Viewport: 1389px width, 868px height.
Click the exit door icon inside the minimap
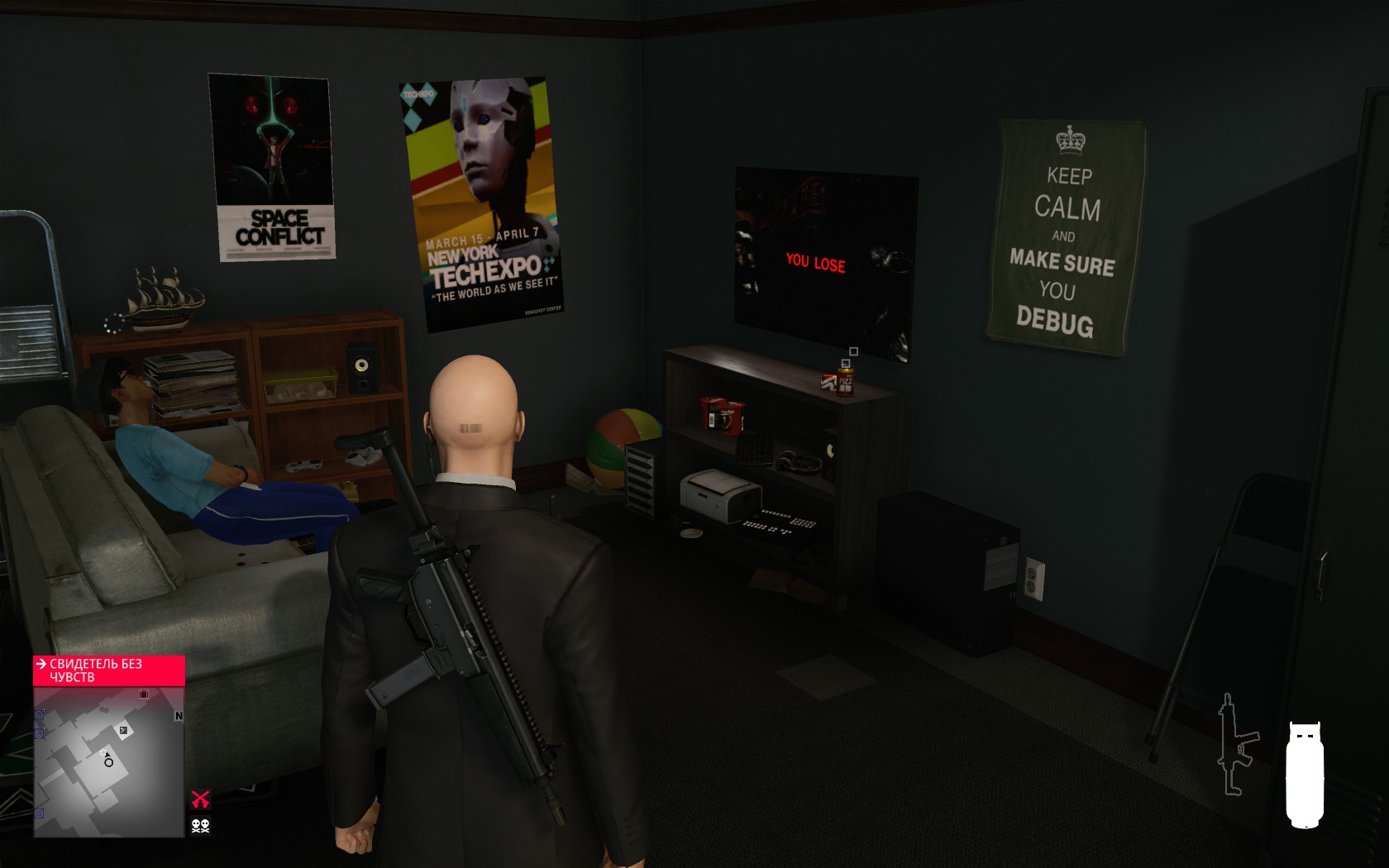(123, 730)
